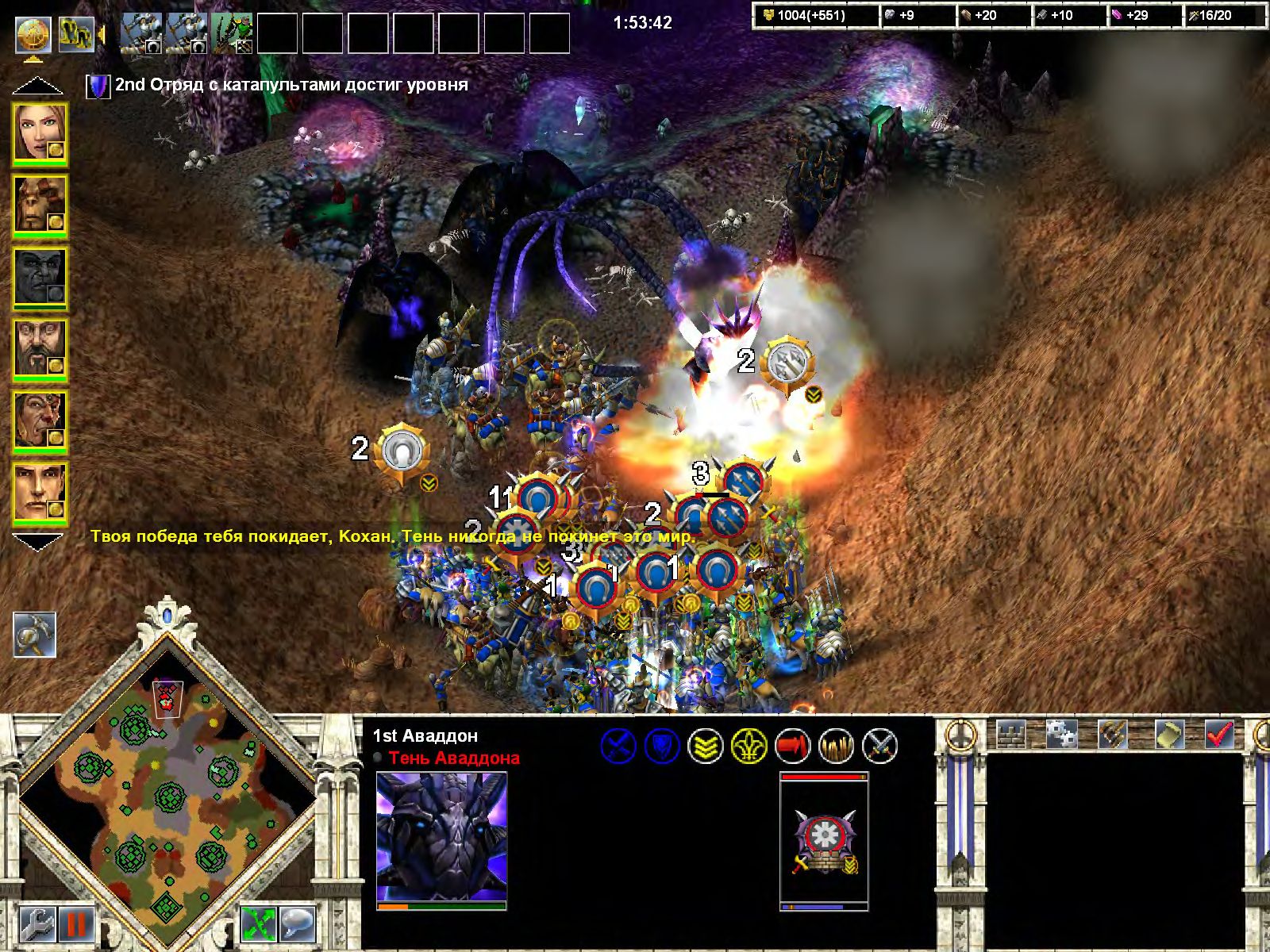The image size is (1270, 952).
Task: Click the green crossed arrows button
Action: click(x=258, y=924)
